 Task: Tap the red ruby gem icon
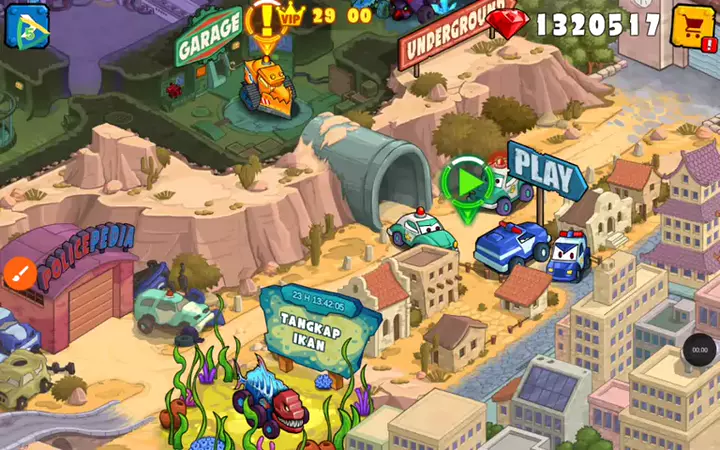pyautogui.click(x=508, y=24)
